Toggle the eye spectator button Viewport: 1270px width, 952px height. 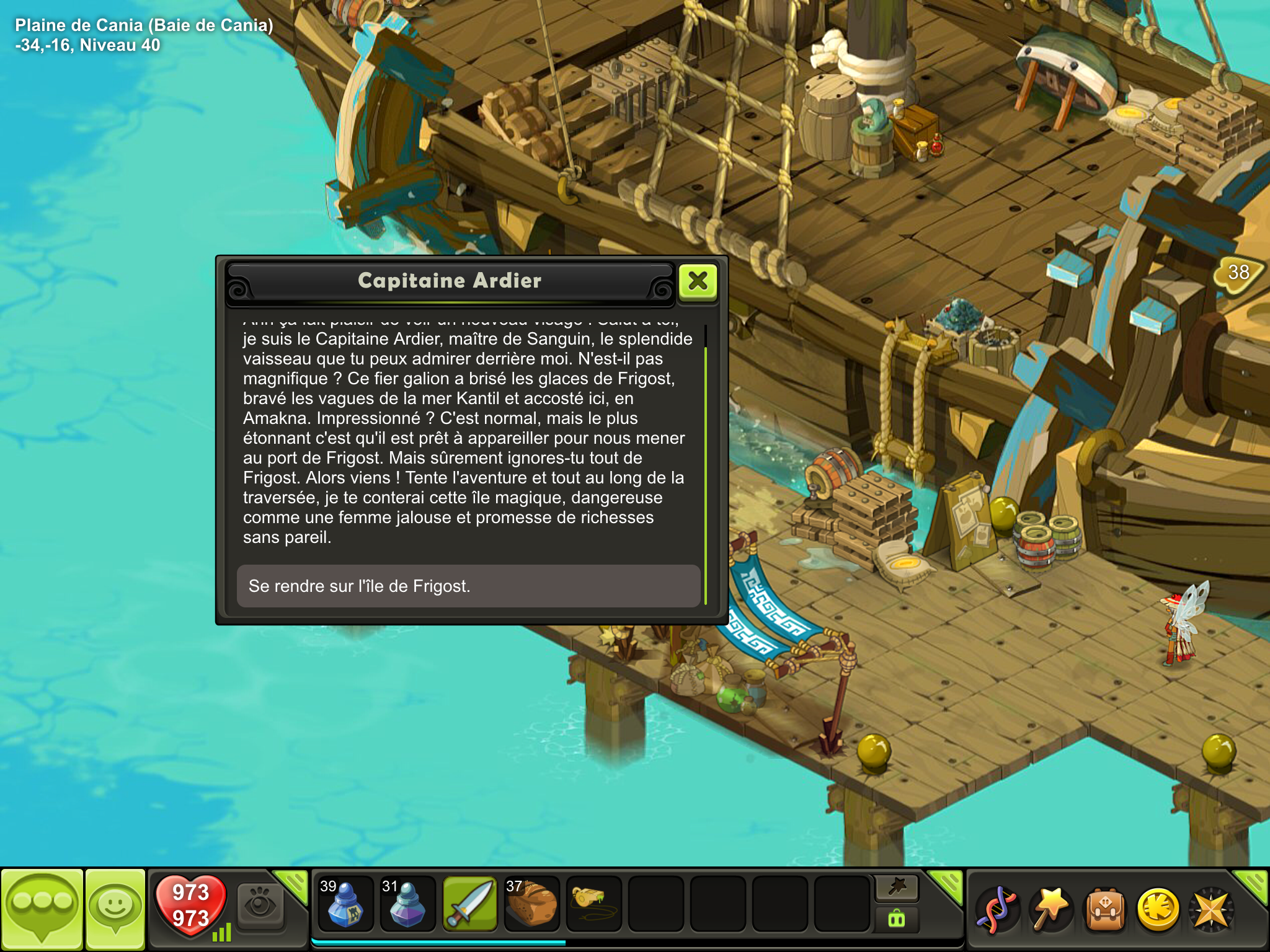(x=260, y=906)
